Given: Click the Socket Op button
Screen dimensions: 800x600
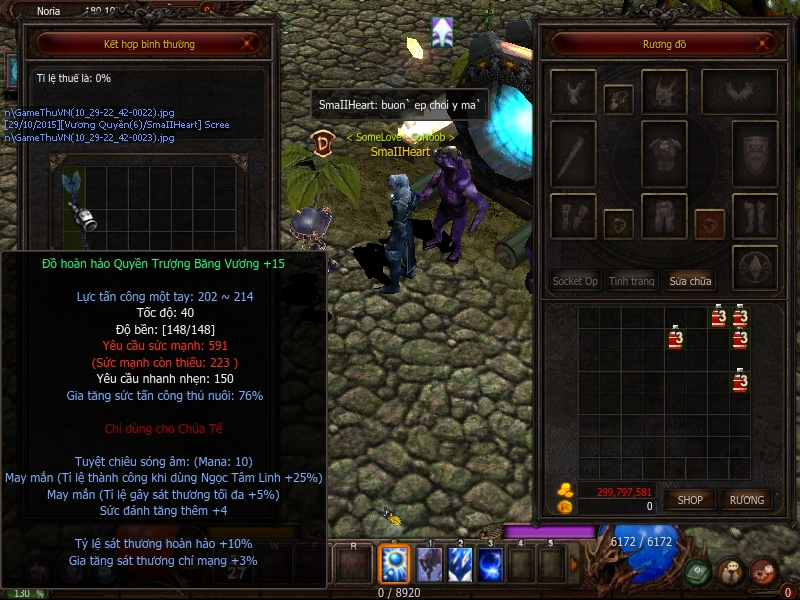Looking at the screenshot, I should tap(576, 281).
